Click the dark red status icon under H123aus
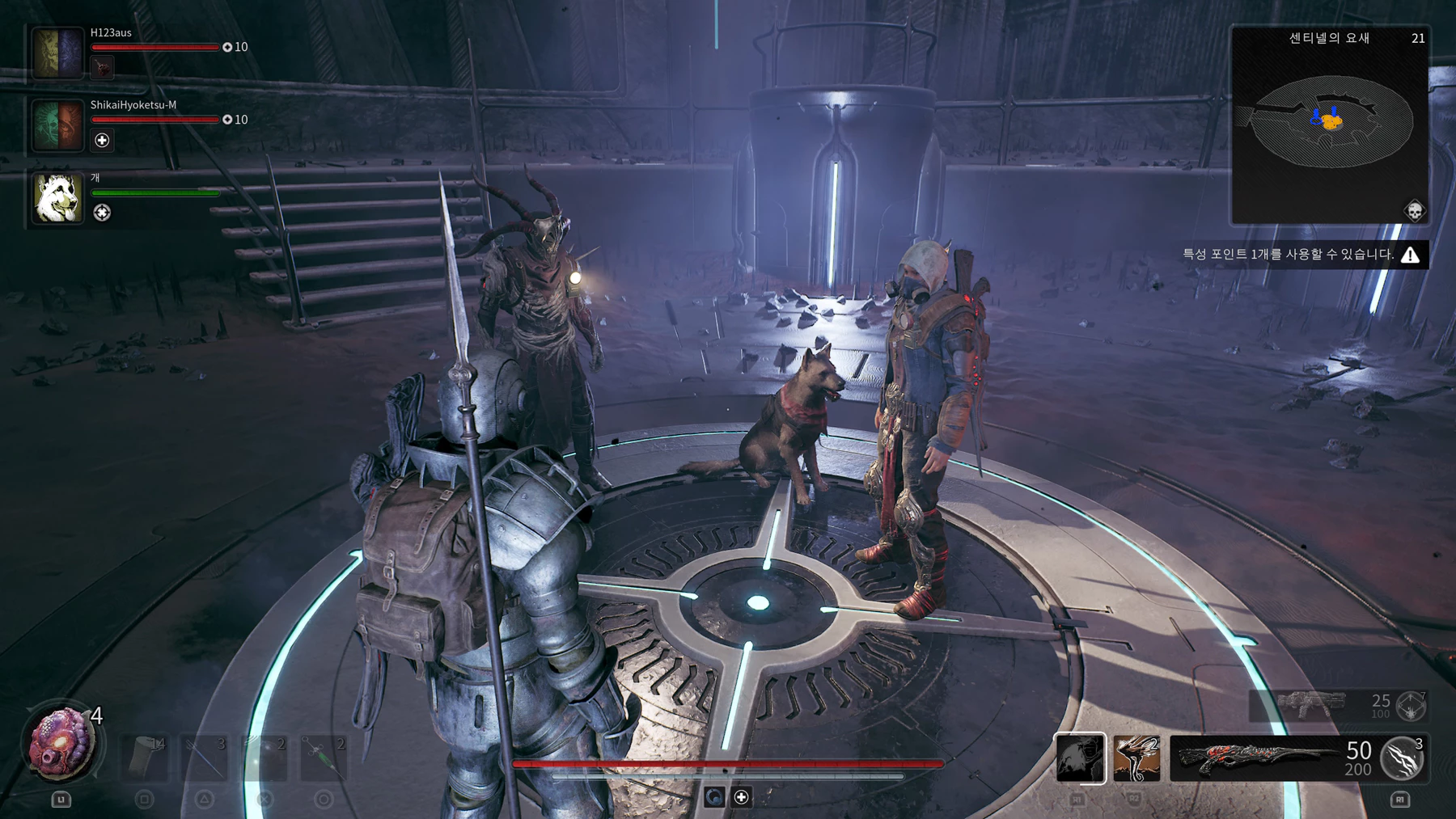Image resolution: width=1456 pixels, height=819 pixels. (102, 68)
